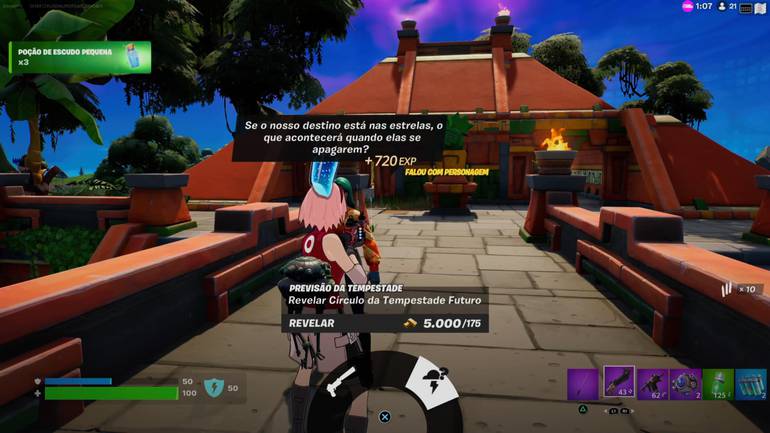Select the green slot showing 125
This screenshot has height=433, width=770.
[718, 385]
